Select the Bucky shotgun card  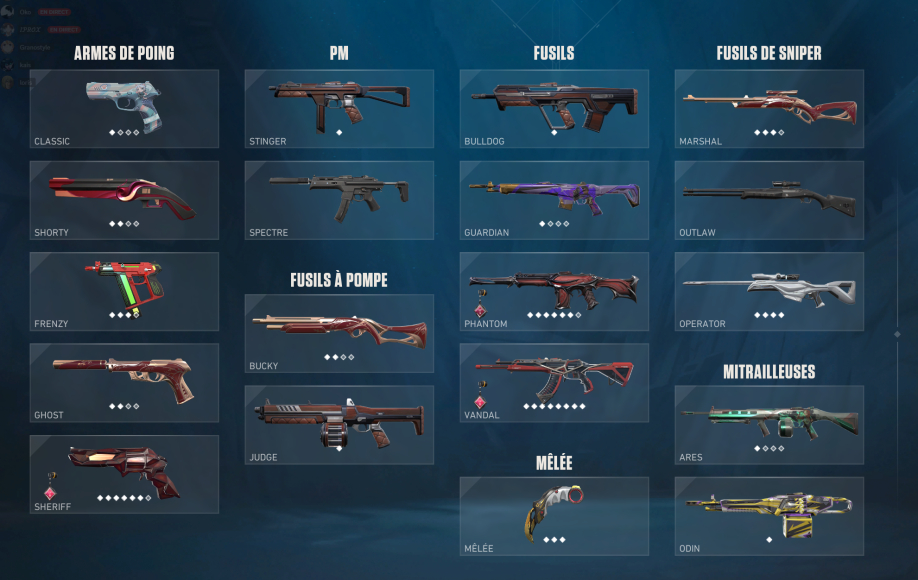(x=339, y=334)
